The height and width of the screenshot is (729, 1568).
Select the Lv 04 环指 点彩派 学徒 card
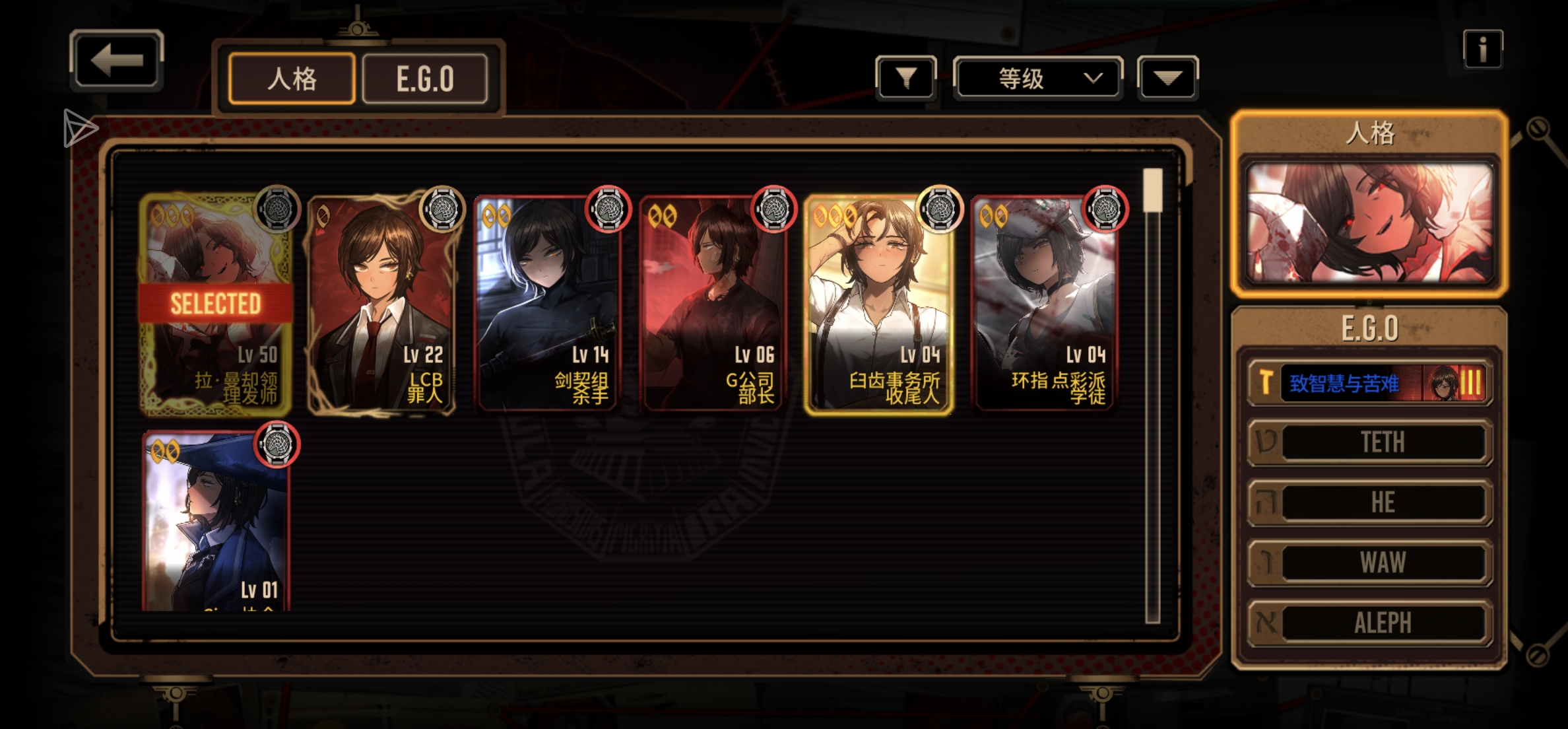(x=1044, y=304)
